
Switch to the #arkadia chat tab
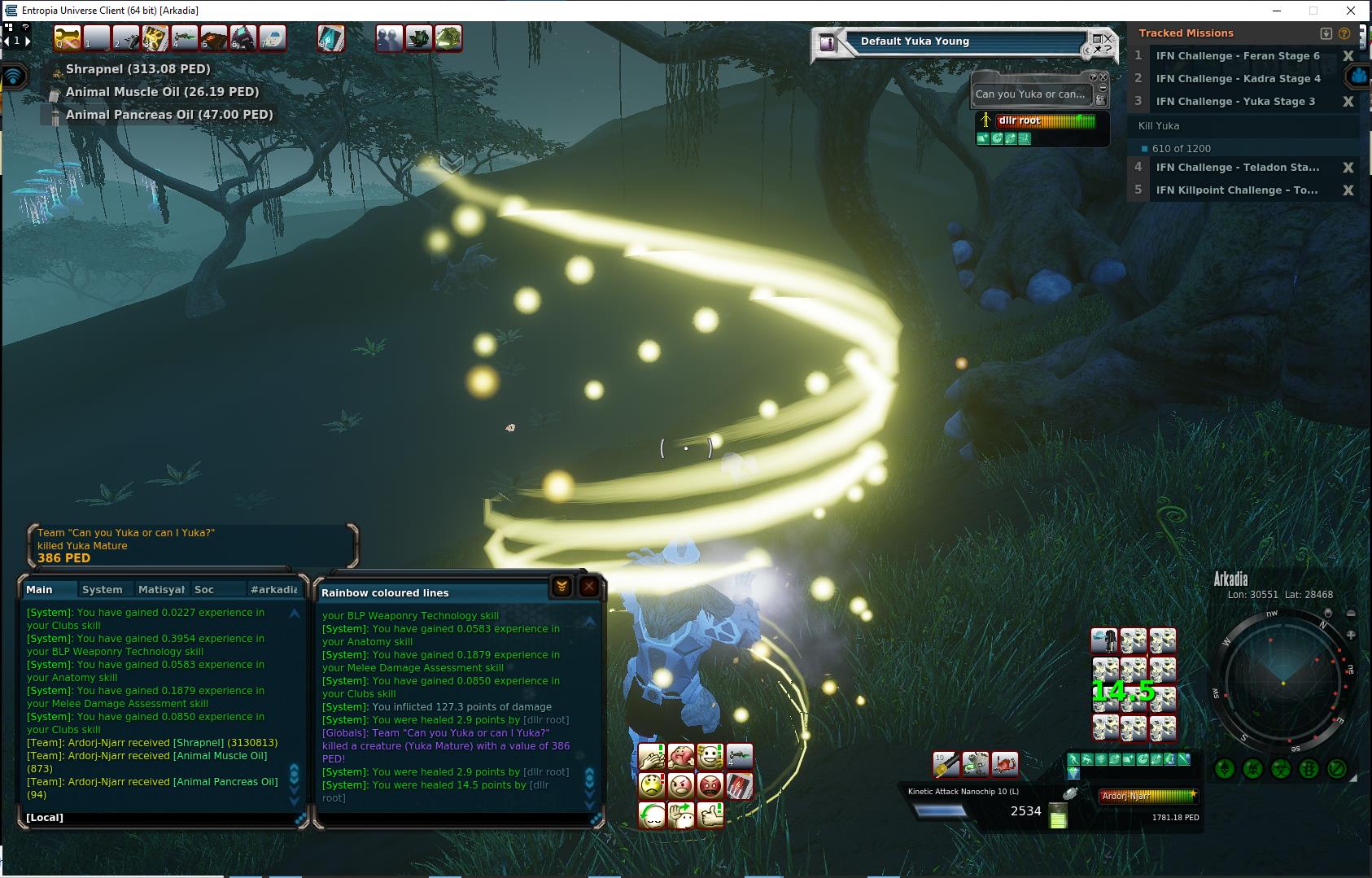coord(274,589)
